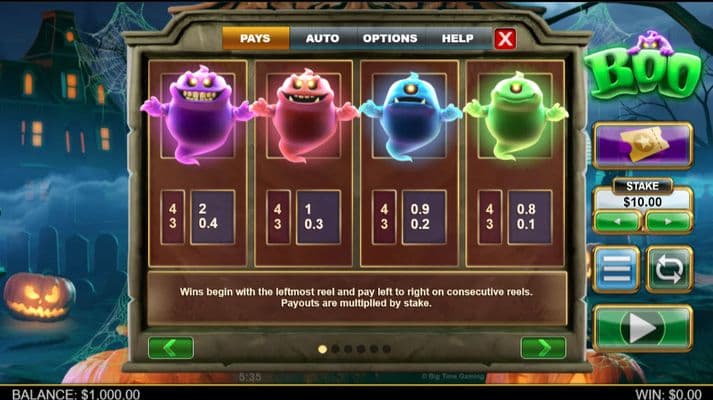
Task: Open the AUTO tab
Action: 322,38
